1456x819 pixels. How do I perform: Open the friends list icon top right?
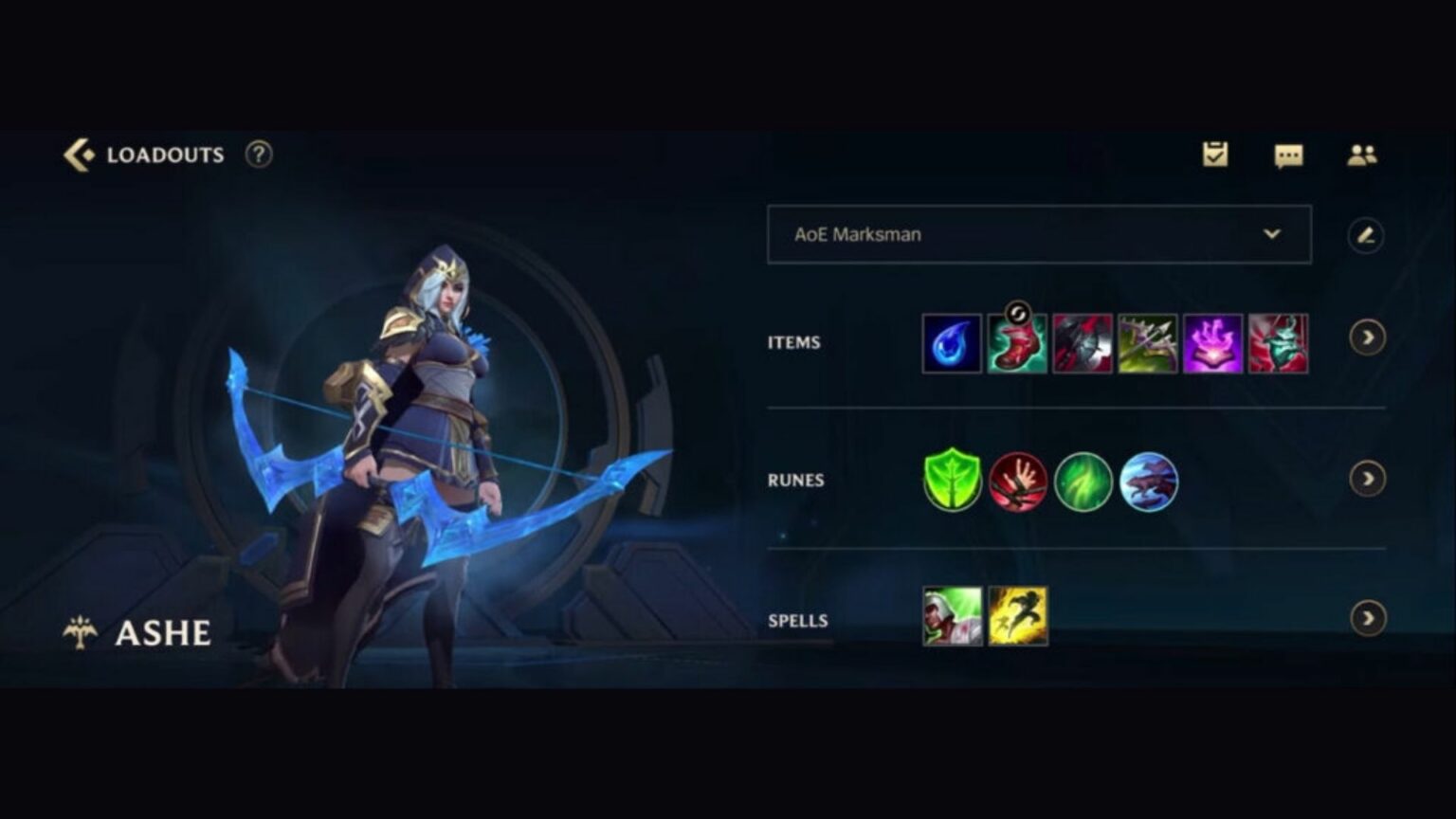point(1362,155)
